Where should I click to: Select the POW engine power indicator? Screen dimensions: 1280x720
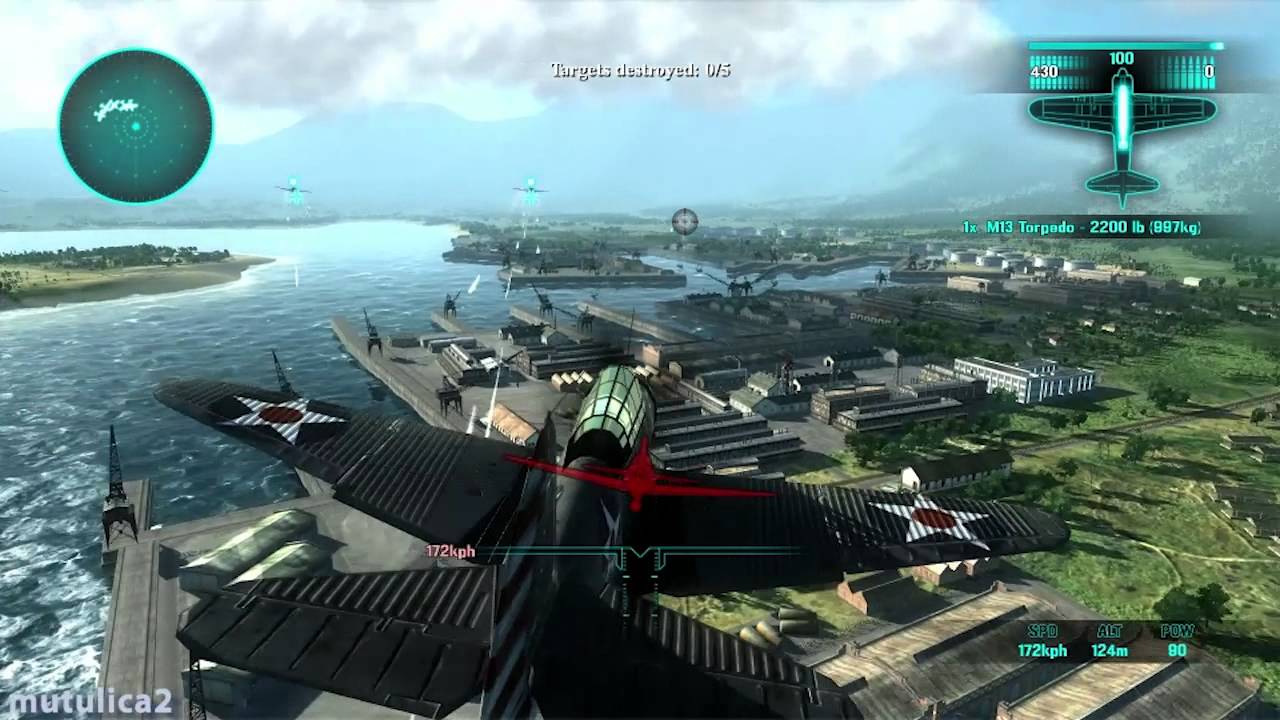[x=1176, y=632]
